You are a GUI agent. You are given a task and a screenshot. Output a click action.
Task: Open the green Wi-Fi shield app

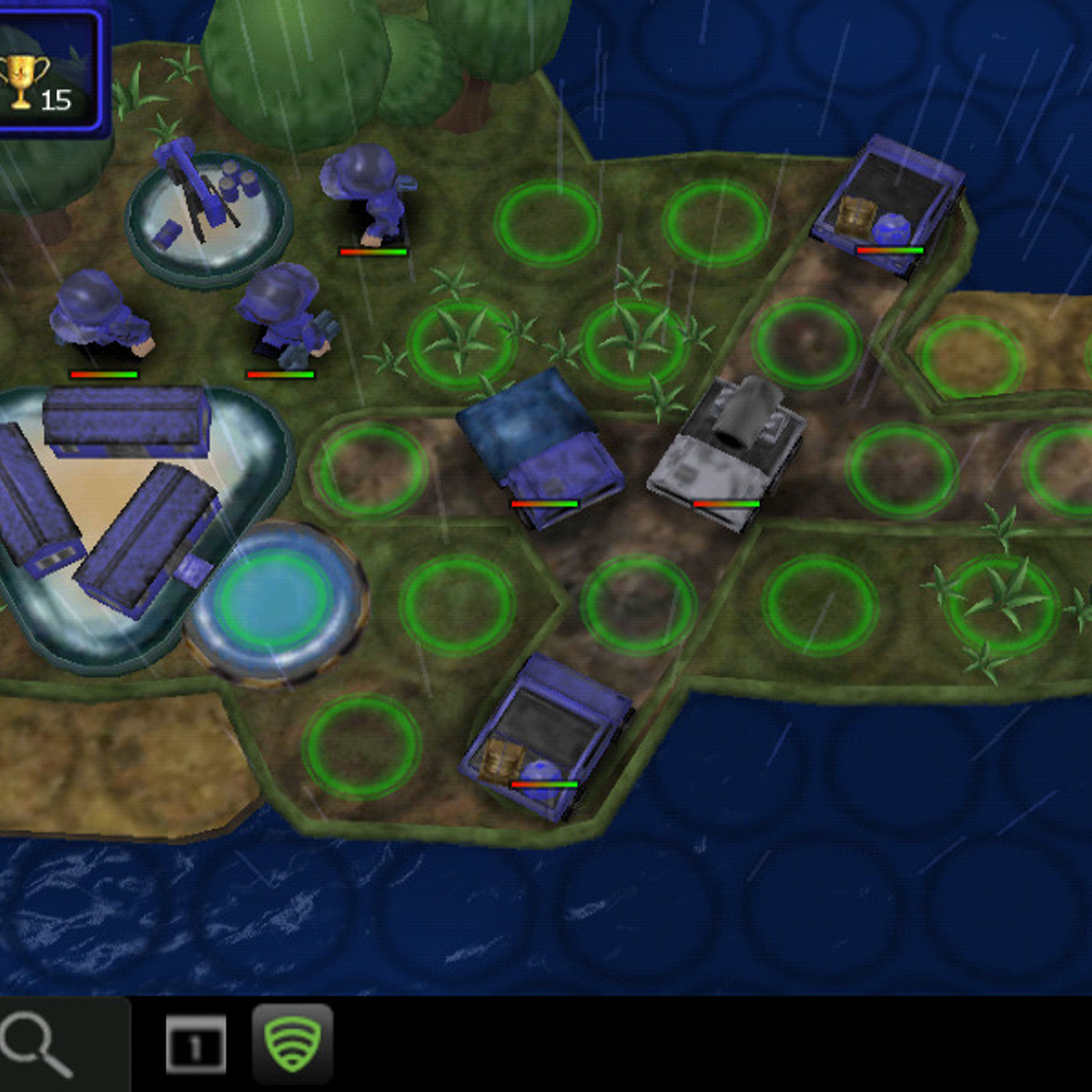click(x=291, y=1044)
